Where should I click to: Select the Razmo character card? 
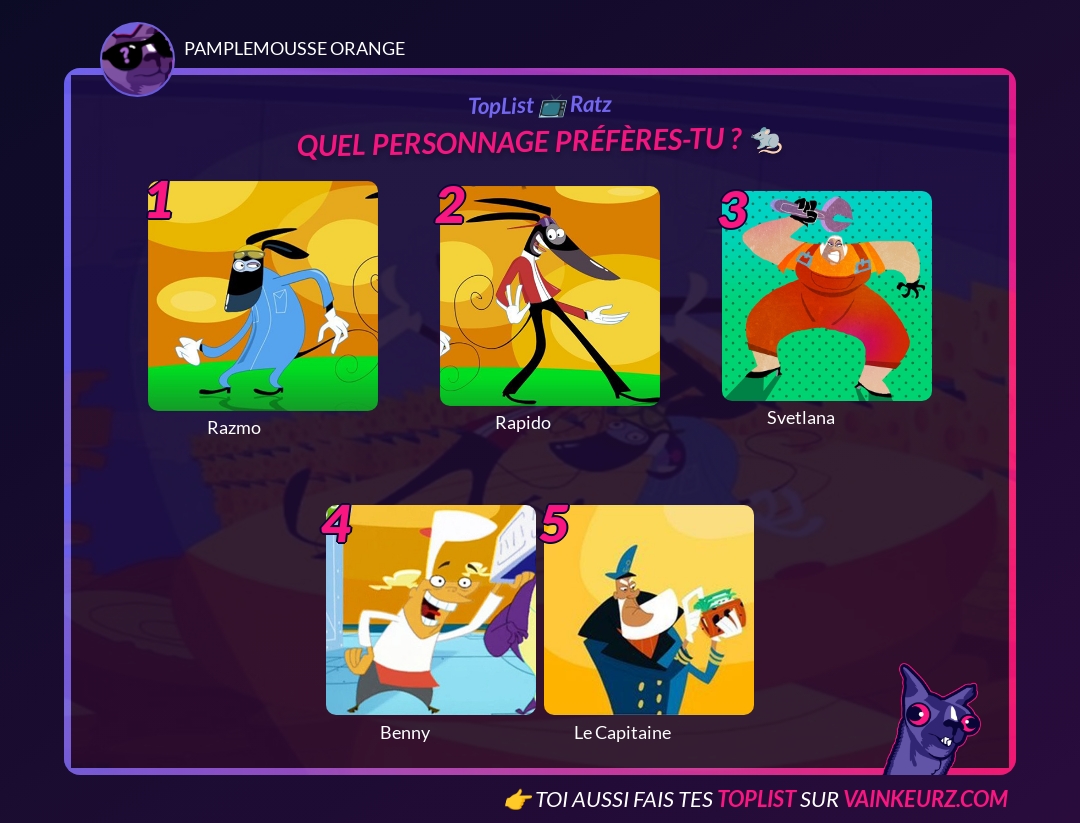pyautogui.click(x=263, y=296)
